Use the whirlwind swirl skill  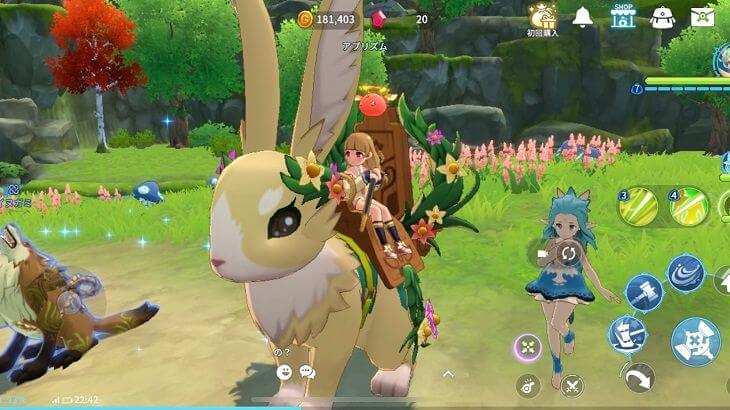(686, 274)
